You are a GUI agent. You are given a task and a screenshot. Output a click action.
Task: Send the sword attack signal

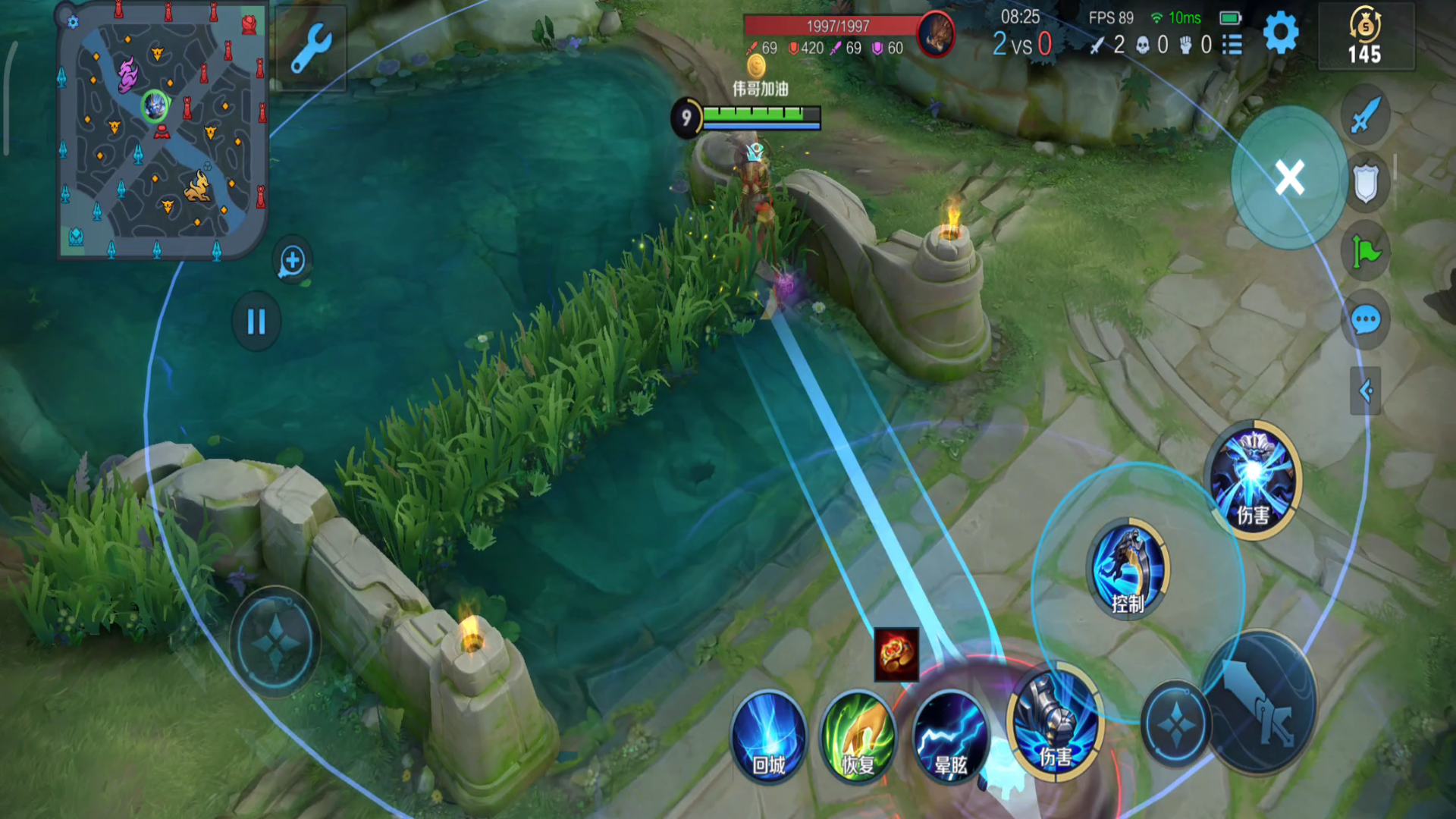pyautogui.click(x=1365, y=116)
